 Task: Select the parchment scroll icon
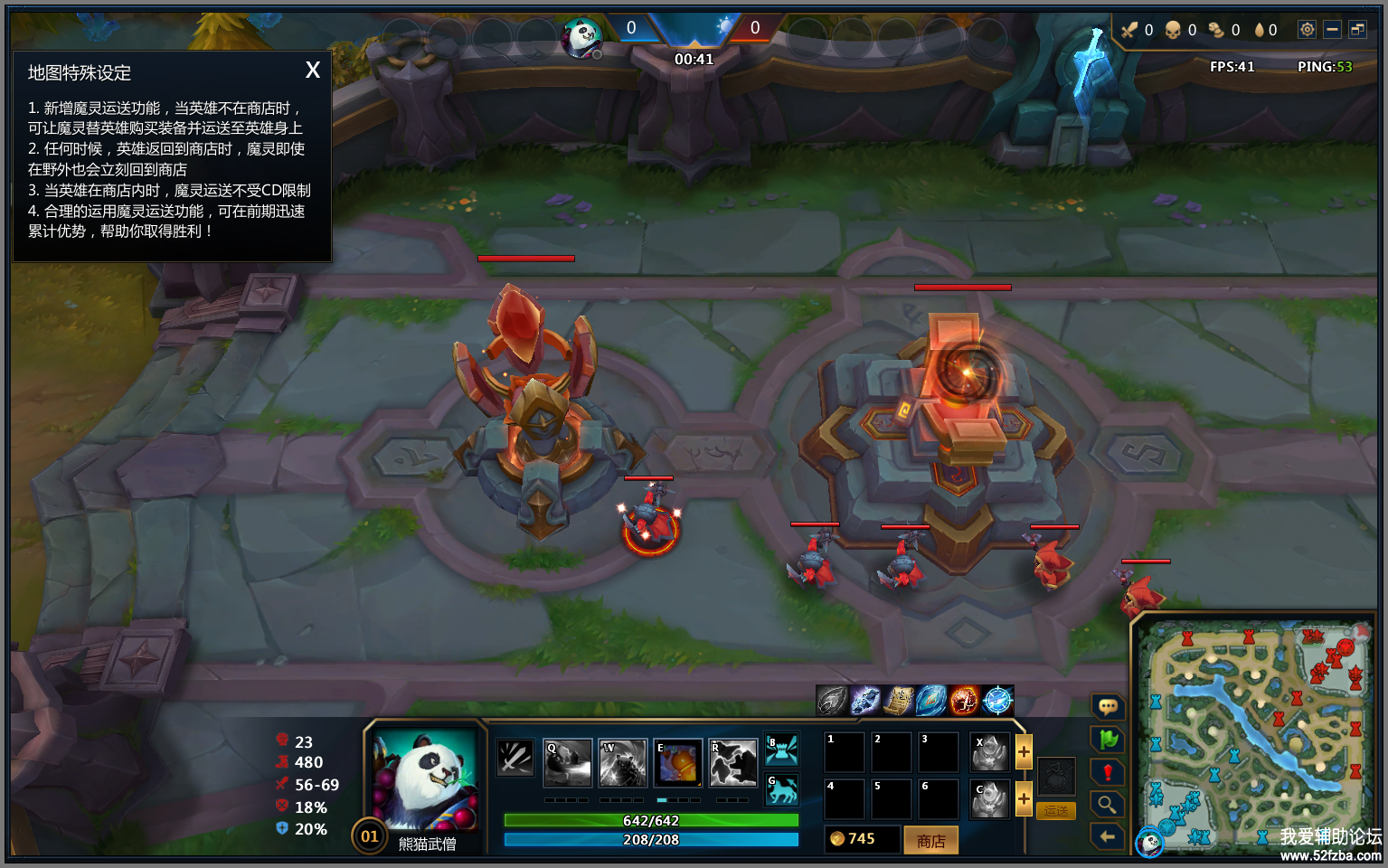coord(899,700)
